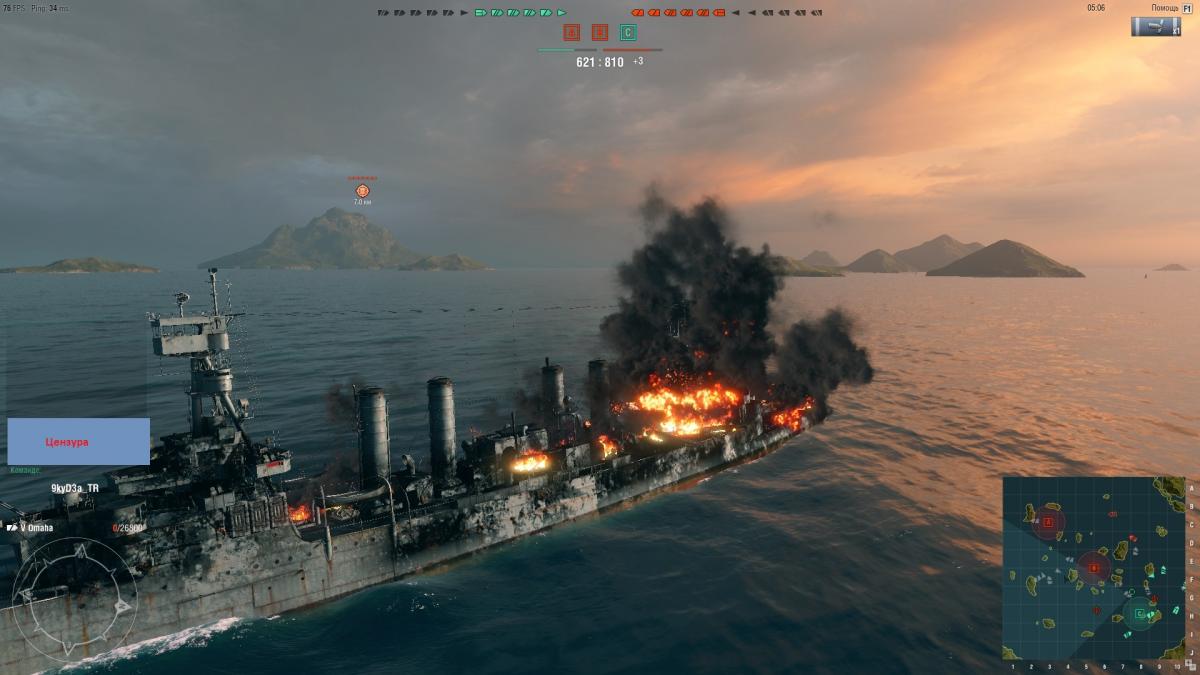The width and height of the screenshot is (1200, 675).
Task: Click the ship heading compass indicator
Action: [x=75, y=600]
